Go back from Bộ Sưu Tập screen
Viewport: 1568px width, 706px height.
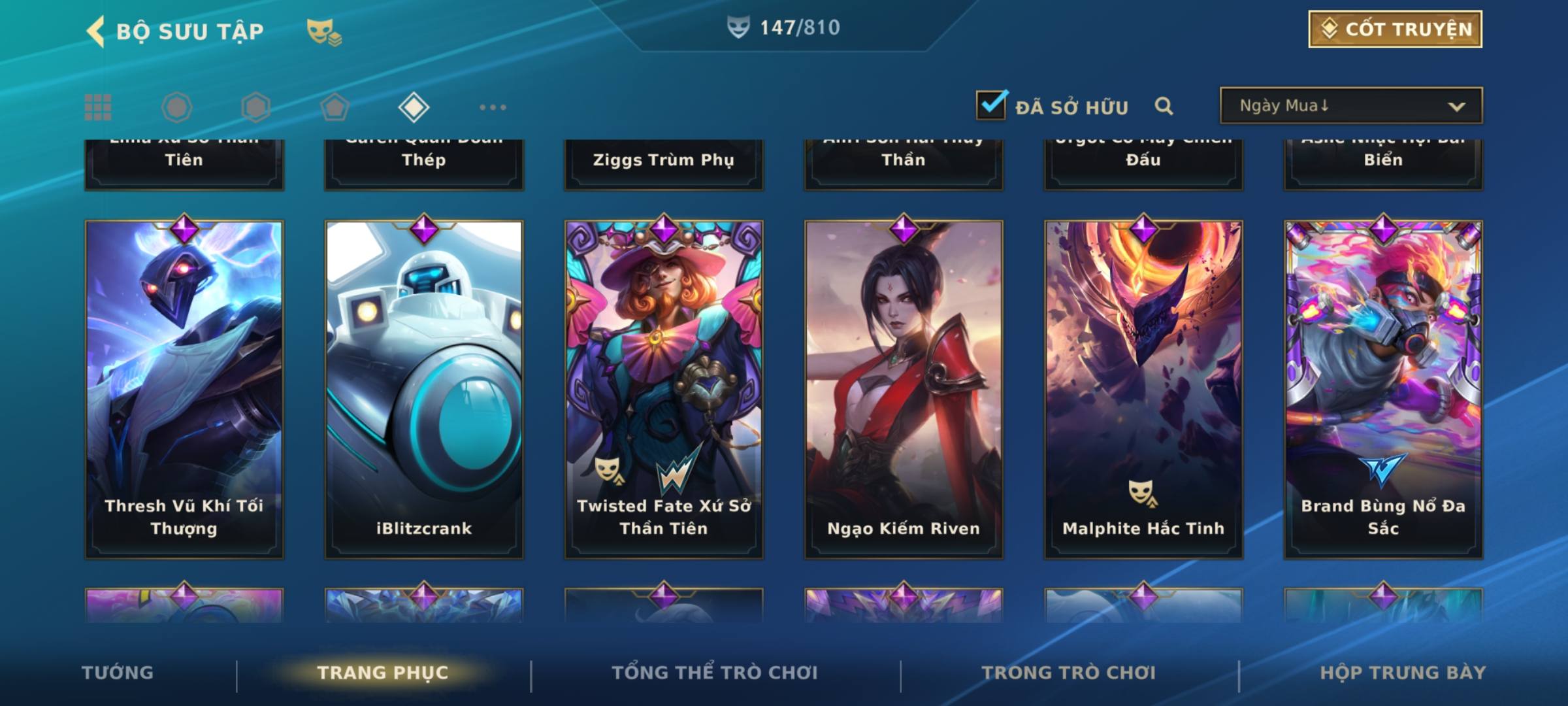pos(96,31)
